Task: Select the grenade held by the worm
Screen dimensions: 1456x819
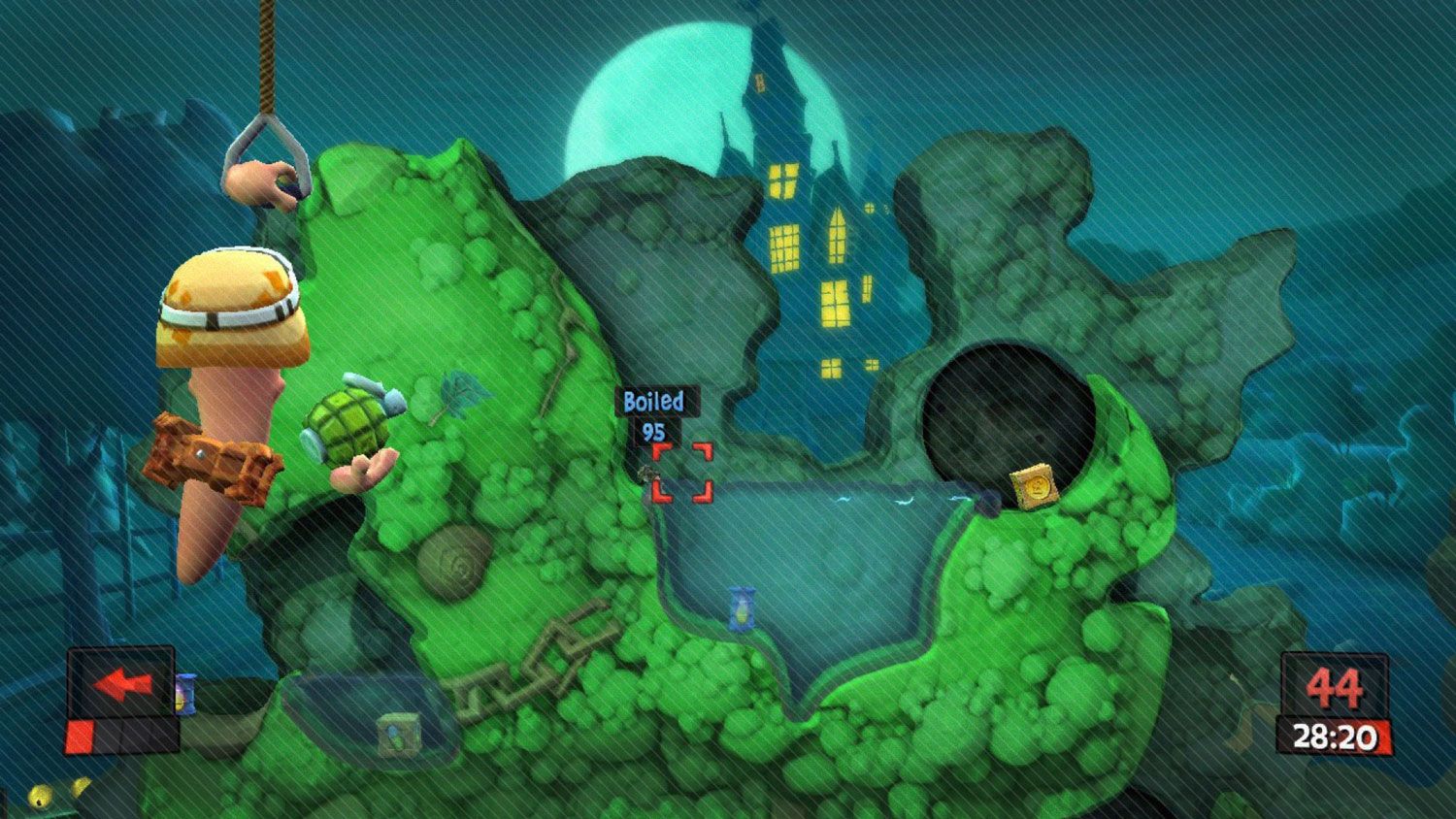Action: click(347, 421)
